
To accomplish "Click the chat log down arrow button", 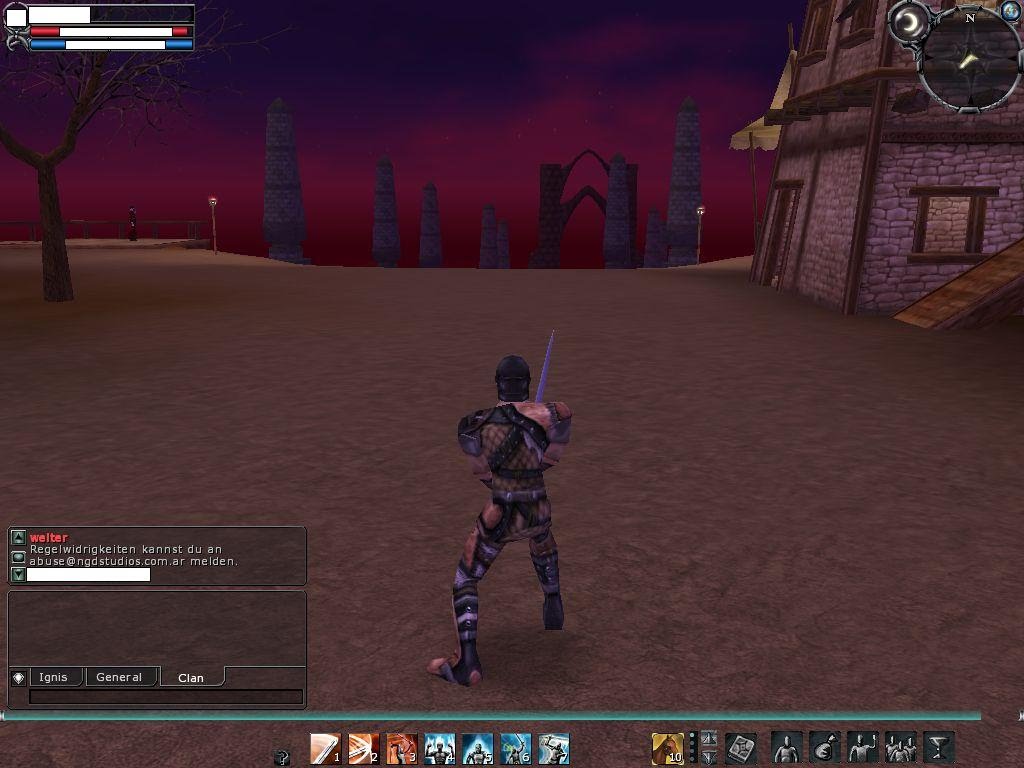I will pos(18,575).
